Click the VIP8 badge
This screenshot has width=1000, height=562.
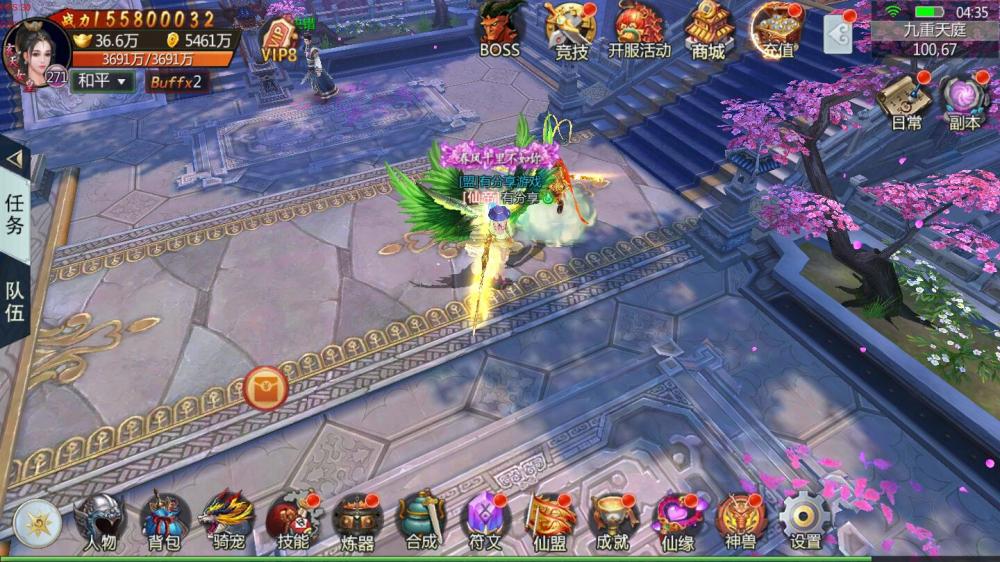click(279, 40)
